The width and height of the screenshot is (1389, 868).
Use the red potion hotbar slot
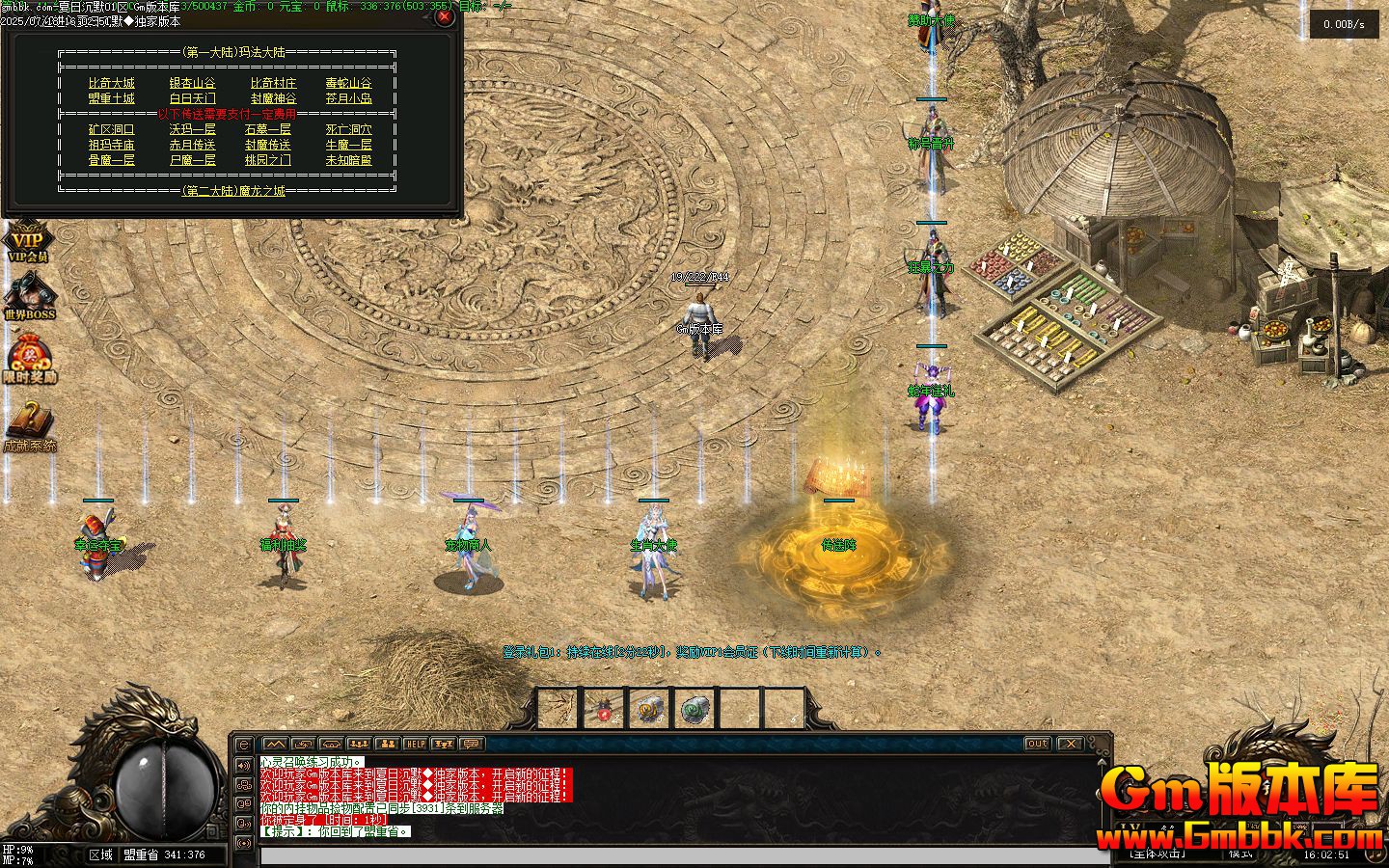605,710
